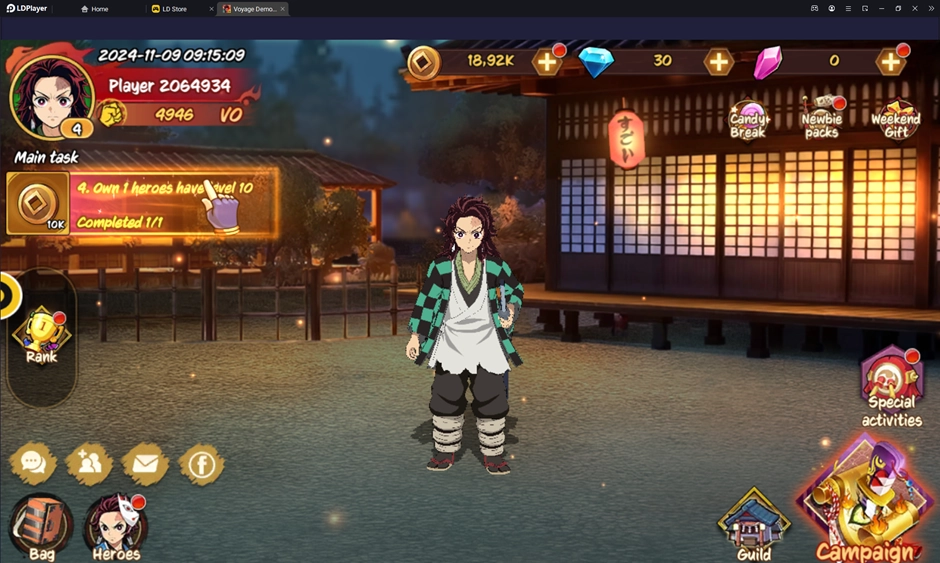The image size is (940, 563).
Task: Open the Candy Break event
Action: pyautogui.click(x=748, y=120)
